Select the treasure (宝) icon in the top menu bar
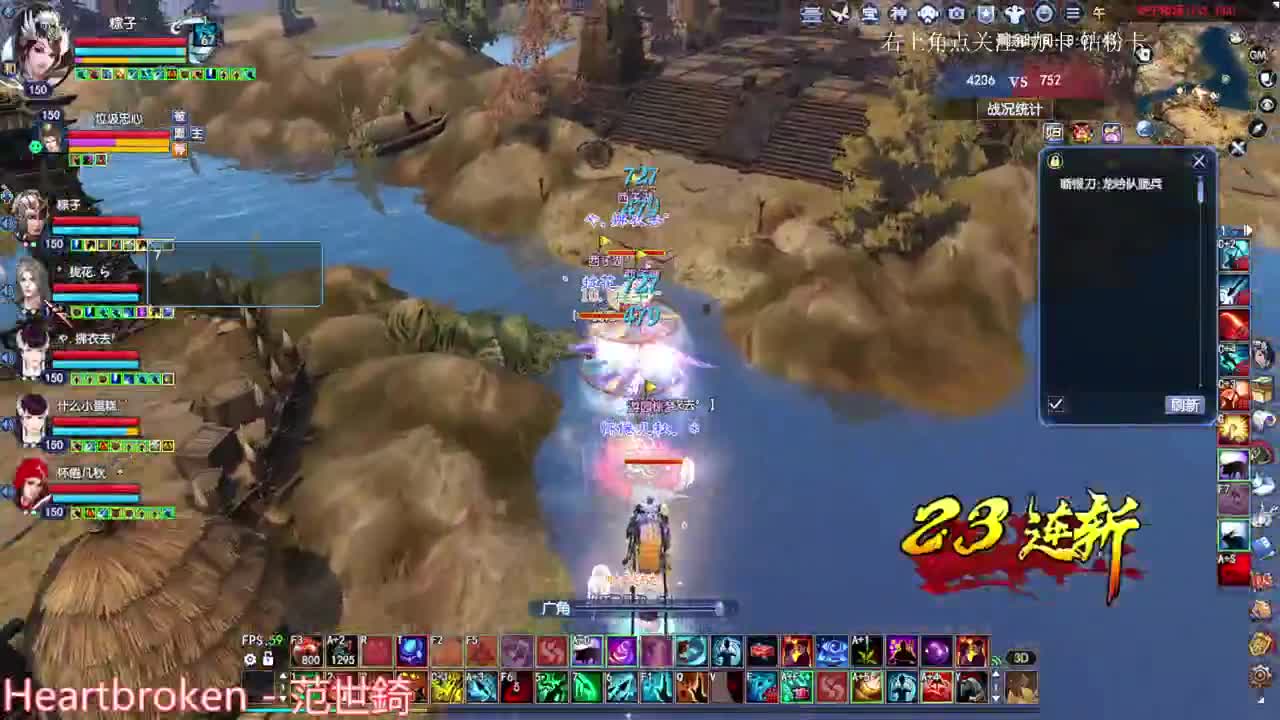The height and width of the screenshot is (720, 1280). pyautogui.click(x=872, y=15)
